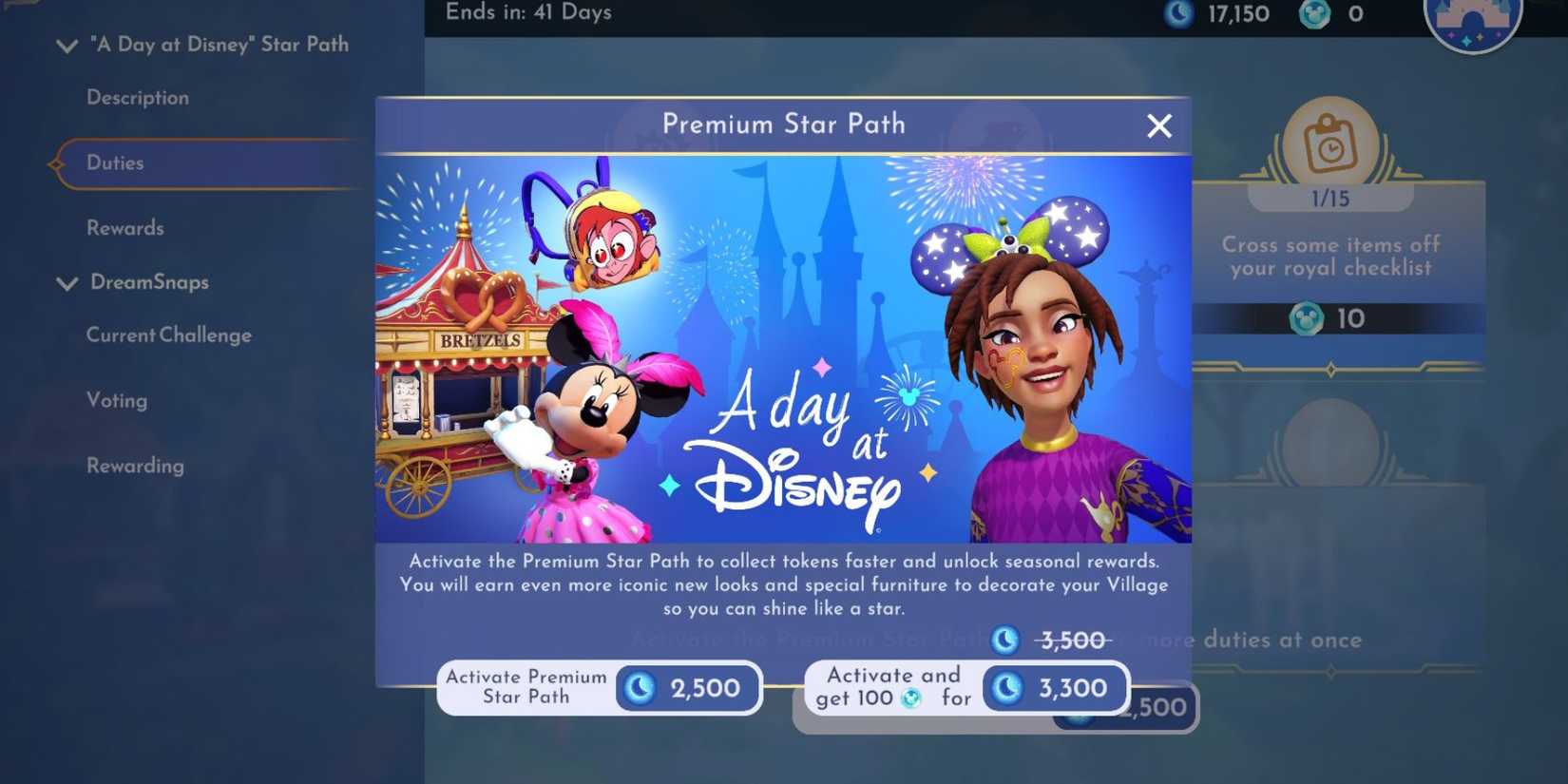This screenshot has width=1568, height=784.
Task: Click the green orb icon next to 100
Action: [x=912, y=697]
